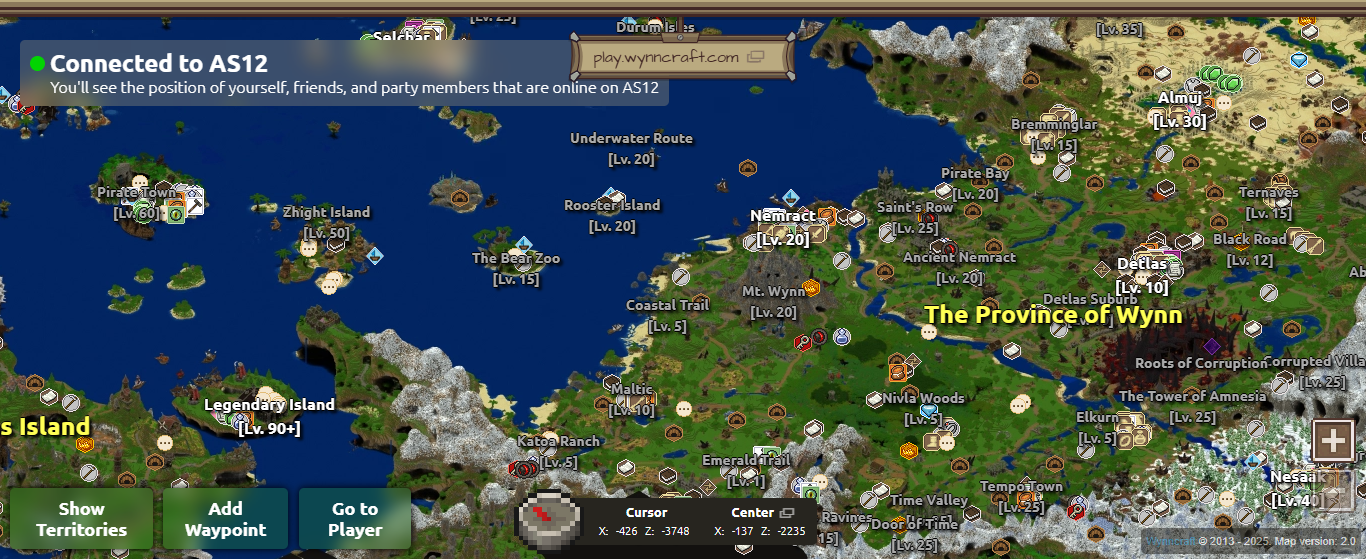This screenshot has height=559, width=1366.
Task: Click the compass icon
Action: [548, 517]
